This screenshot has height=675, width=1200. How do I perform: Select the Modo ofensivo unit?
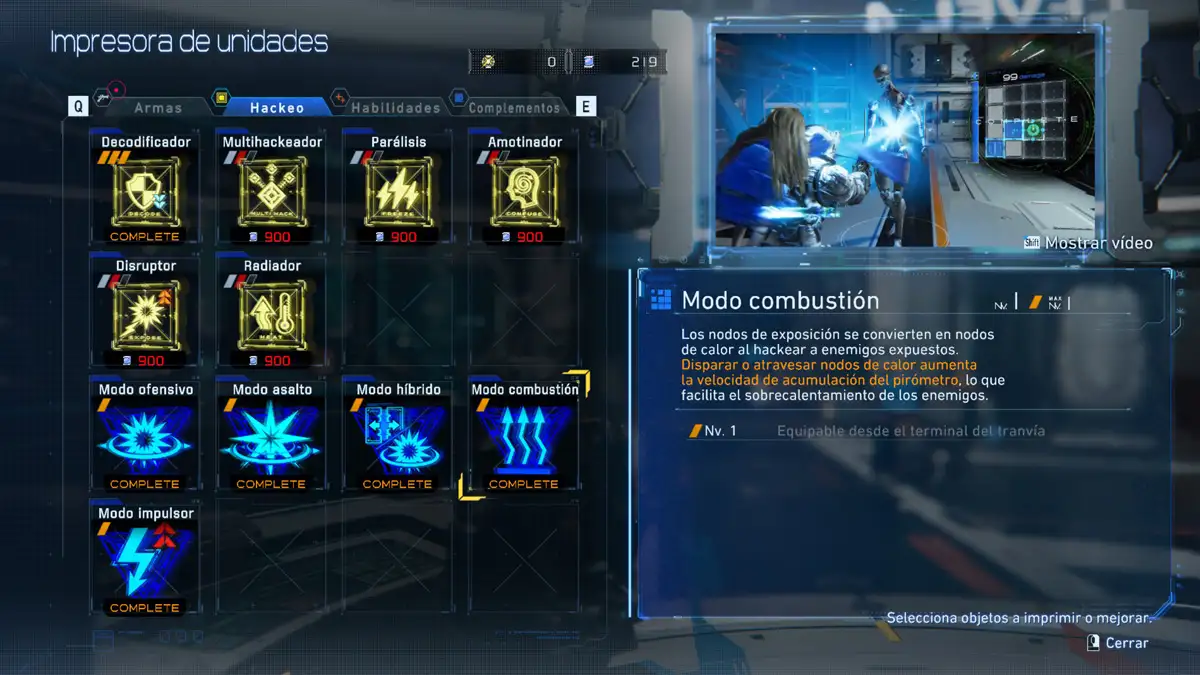click(x=145, y=437)
